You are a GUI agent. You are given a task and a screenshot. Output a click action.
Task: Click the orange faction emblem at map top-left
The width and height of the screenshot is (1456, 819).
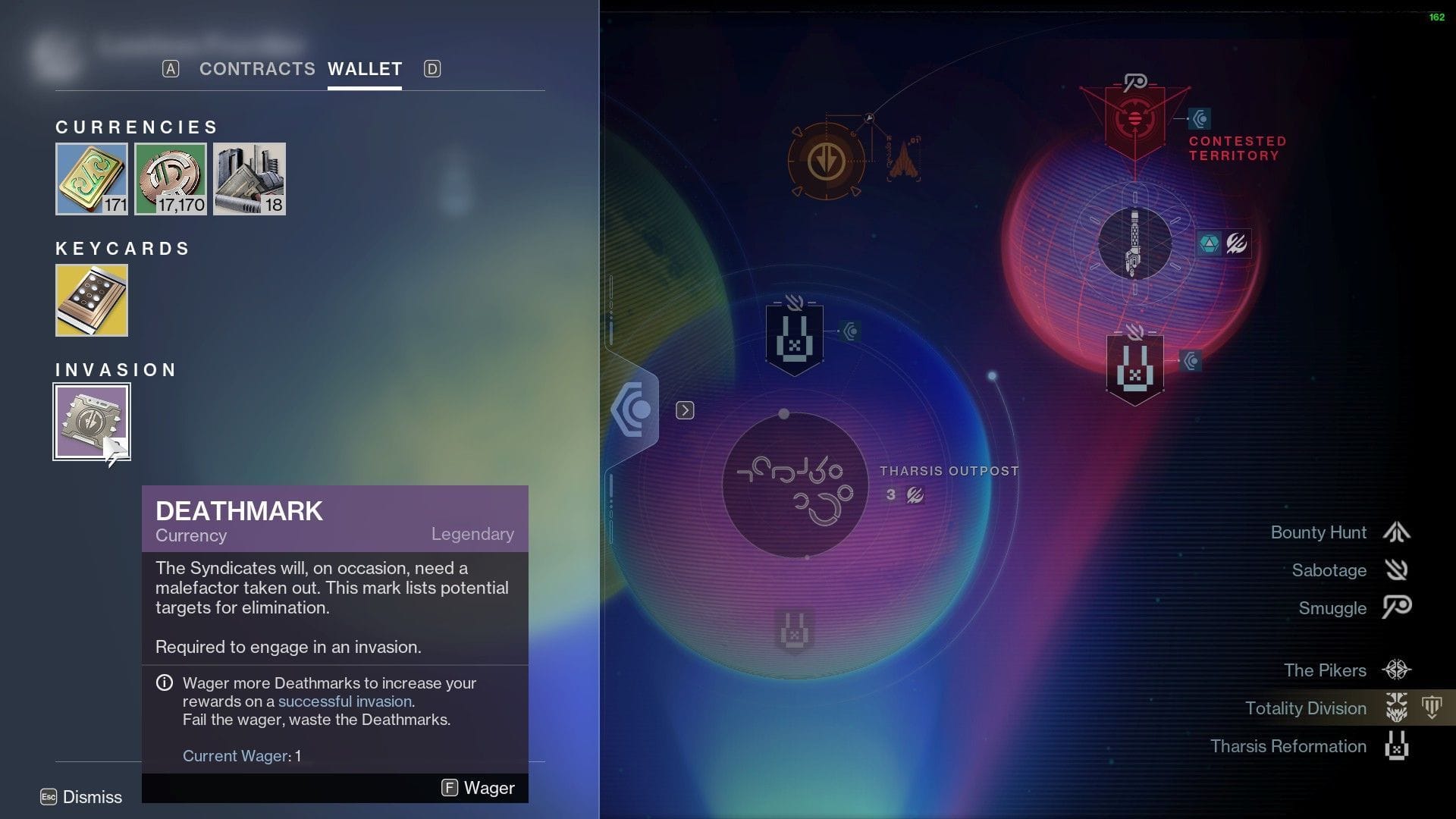(829, 161)
